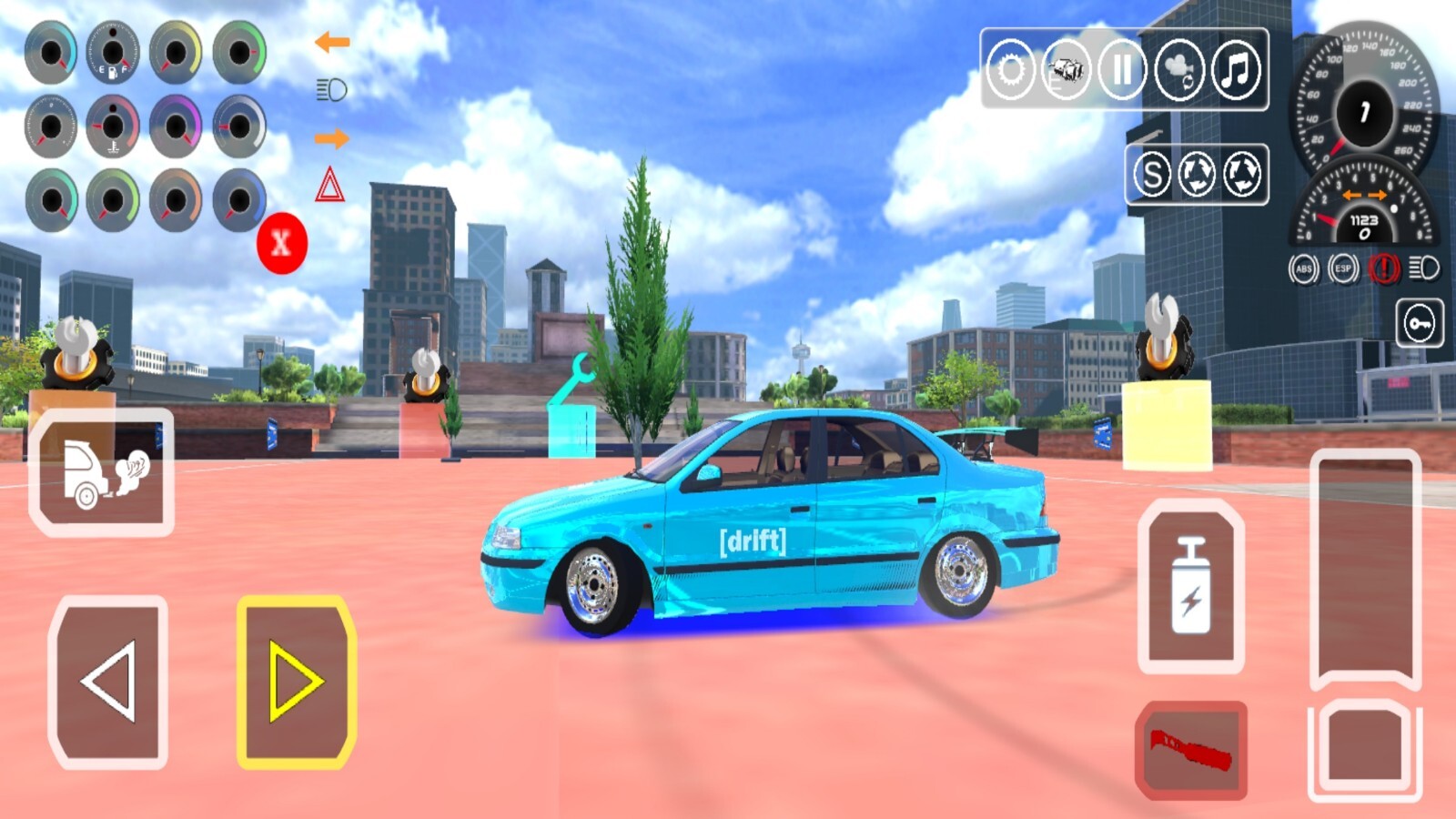Tap the tall gas pedal
The width and height of the screenshot is (1456, 819).
click(x=1365, y=569)
